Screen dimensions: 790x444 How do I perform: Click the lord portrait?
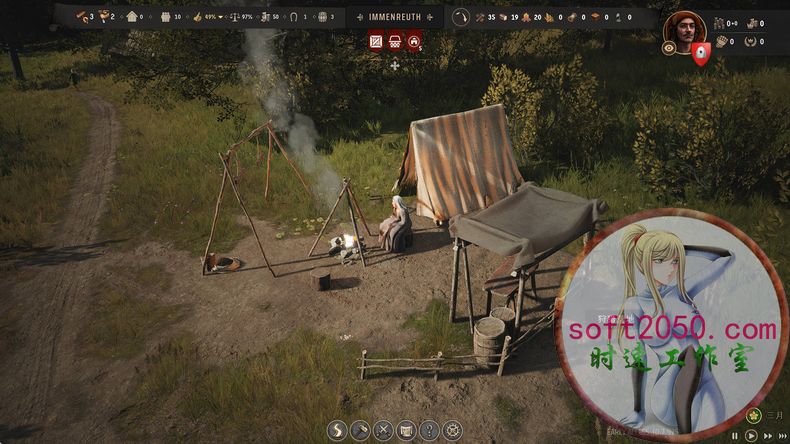tap(684, 28)
